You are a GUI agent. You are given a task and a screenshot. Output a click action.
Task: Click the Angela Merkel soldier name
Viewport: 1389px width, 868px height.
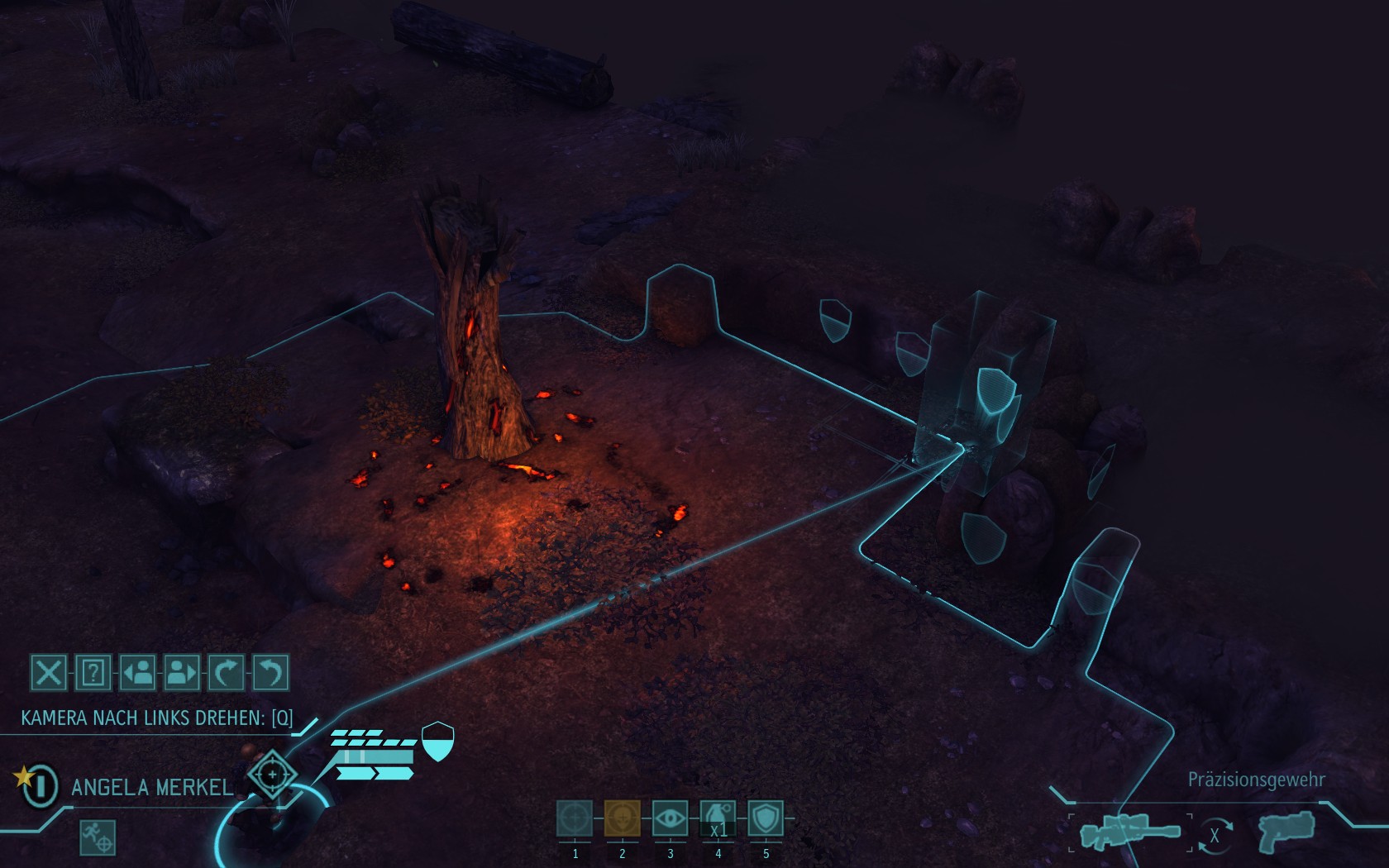[152, 787]
